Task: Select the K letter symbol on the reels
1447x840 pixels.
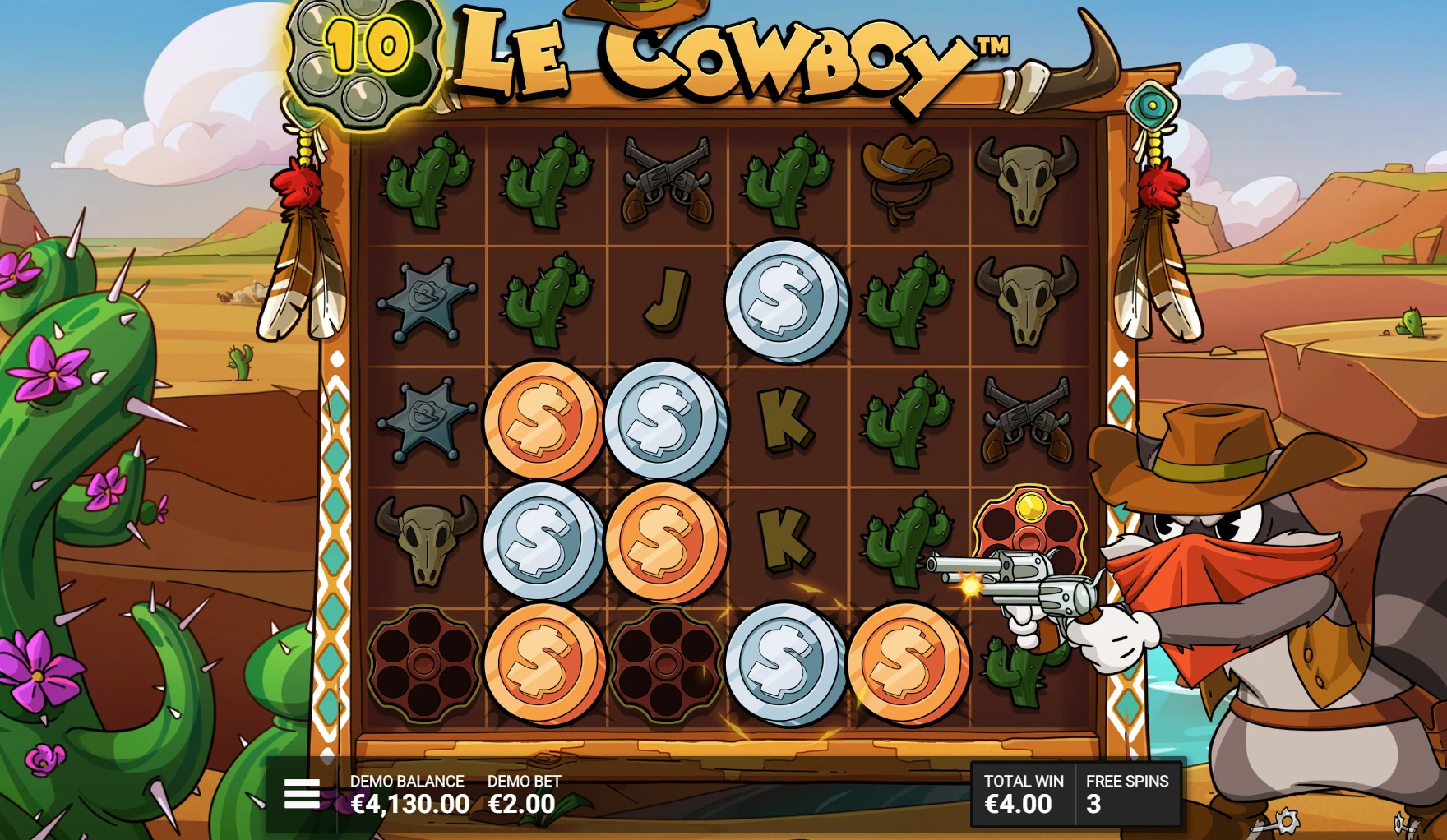Action: [x=789, y=419]
